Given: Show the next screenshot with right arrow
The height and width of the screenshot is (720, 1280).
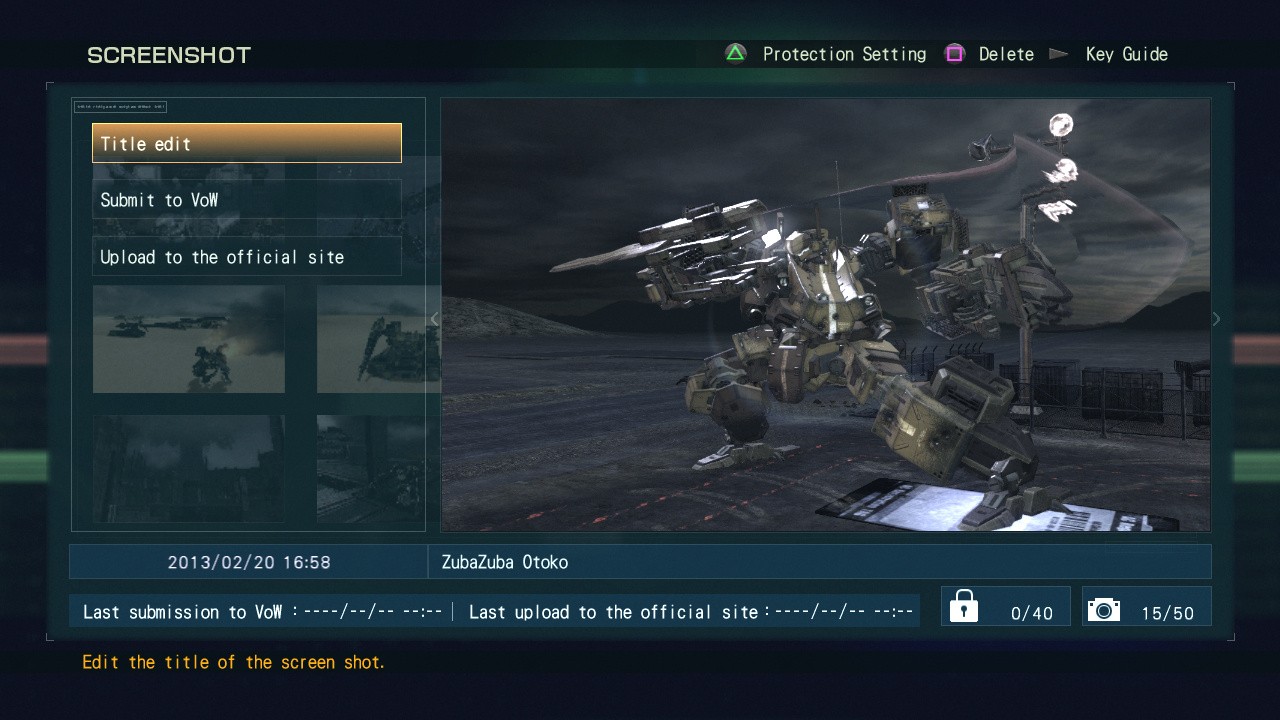Looking at the screenshot, I should pyautogui.click(x=1216, y=319).
